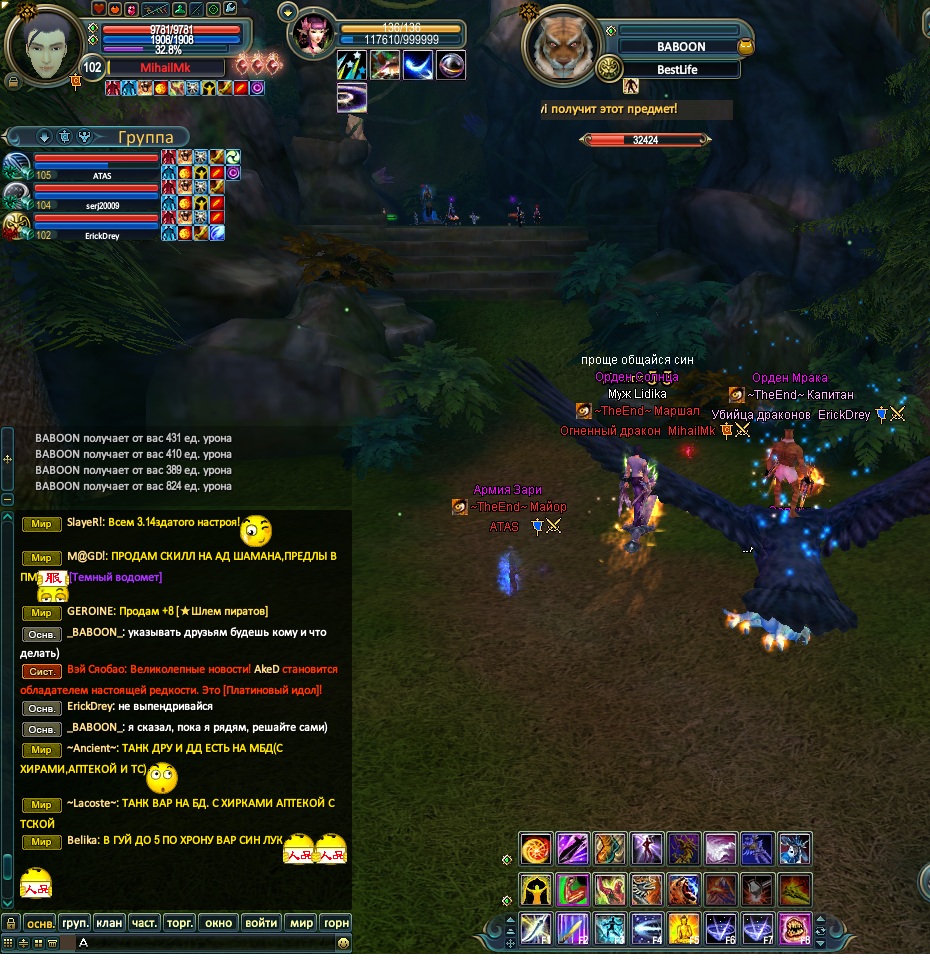This screenshot has height=966, width=930.
Task: Toggle the chat lock padlock button
Action: pyautogui.click(x=10, y=923)
